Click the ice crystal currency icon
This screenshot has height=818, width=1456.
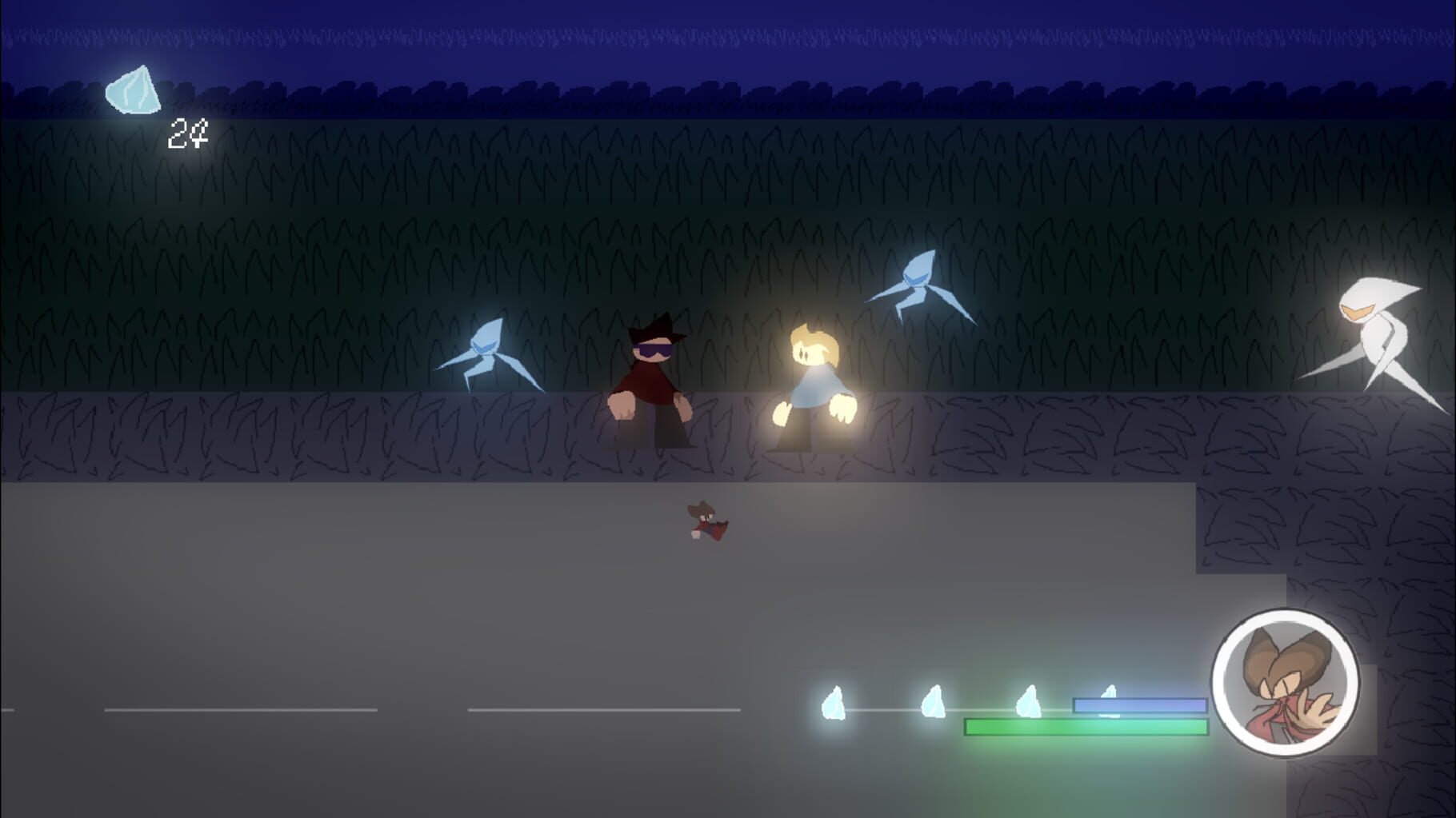pyautogui.click(x=134, y=92)
